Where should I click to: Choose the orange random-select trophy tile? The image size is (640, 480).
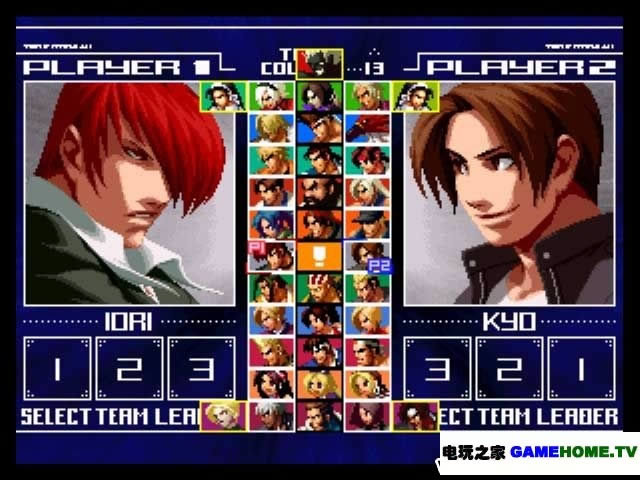point(320,256)
